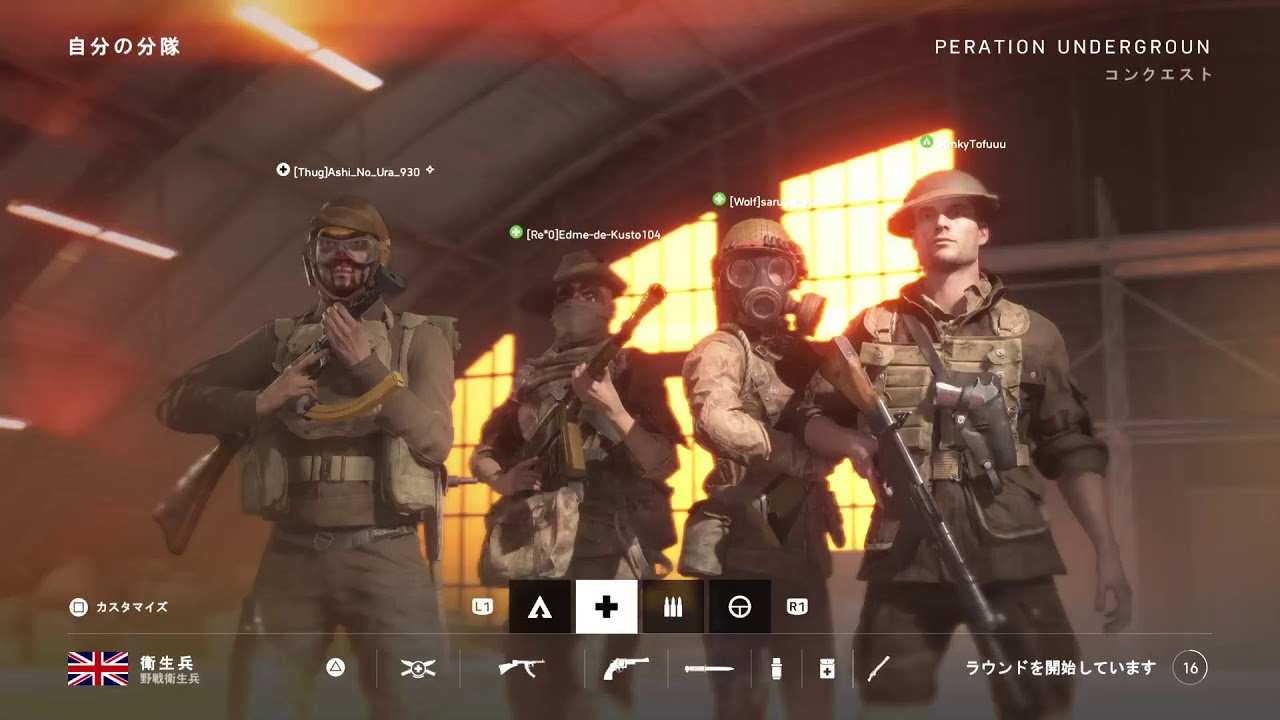Image resolution: width=1280 pixels, height=720 pixels.
Task: Click squad member Edme-de-Kusto104 name tag
Action: [x=593, y=234]
